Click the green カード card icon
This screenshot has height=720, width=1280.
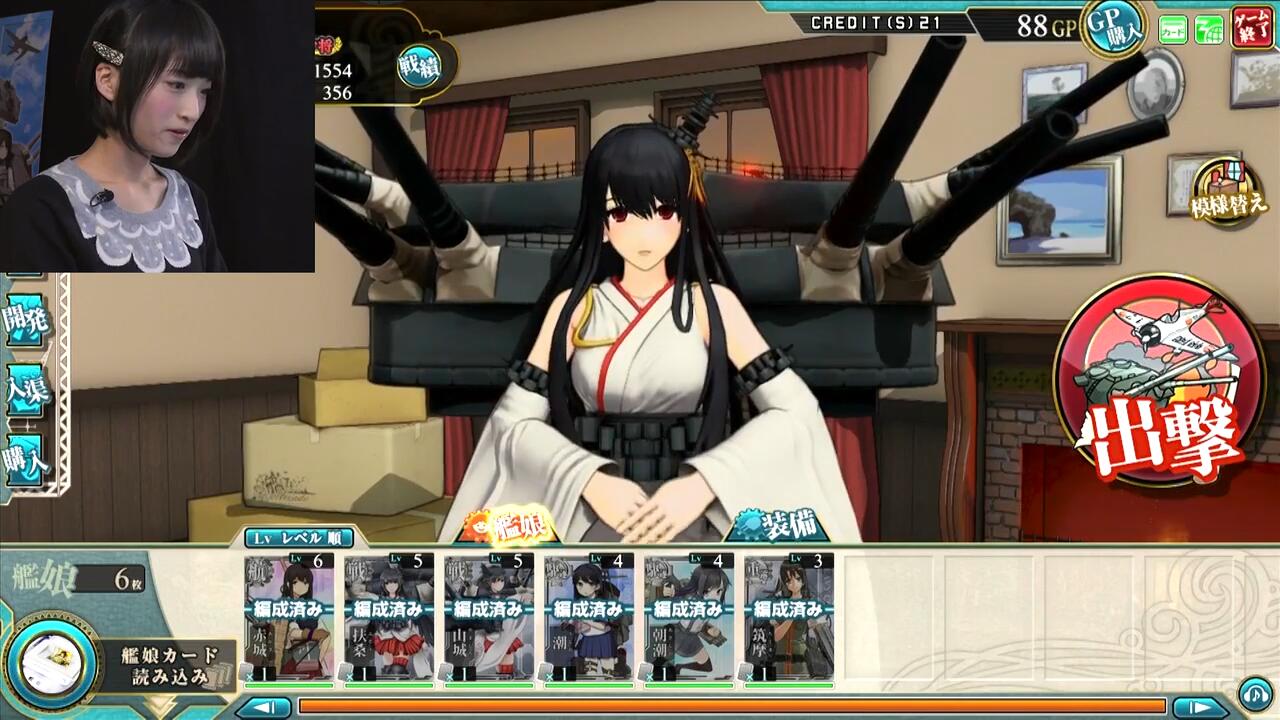click(1172, 30)
